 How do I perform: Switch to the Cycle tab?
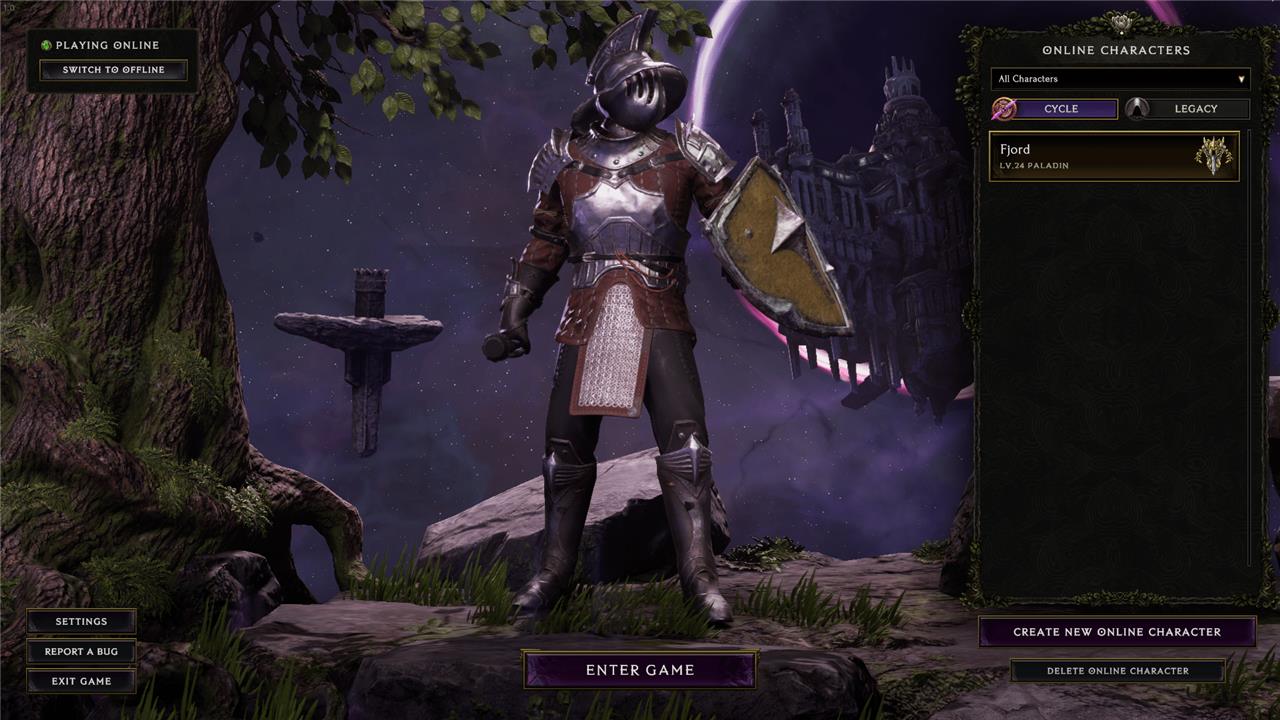[x=1056, y=109]
